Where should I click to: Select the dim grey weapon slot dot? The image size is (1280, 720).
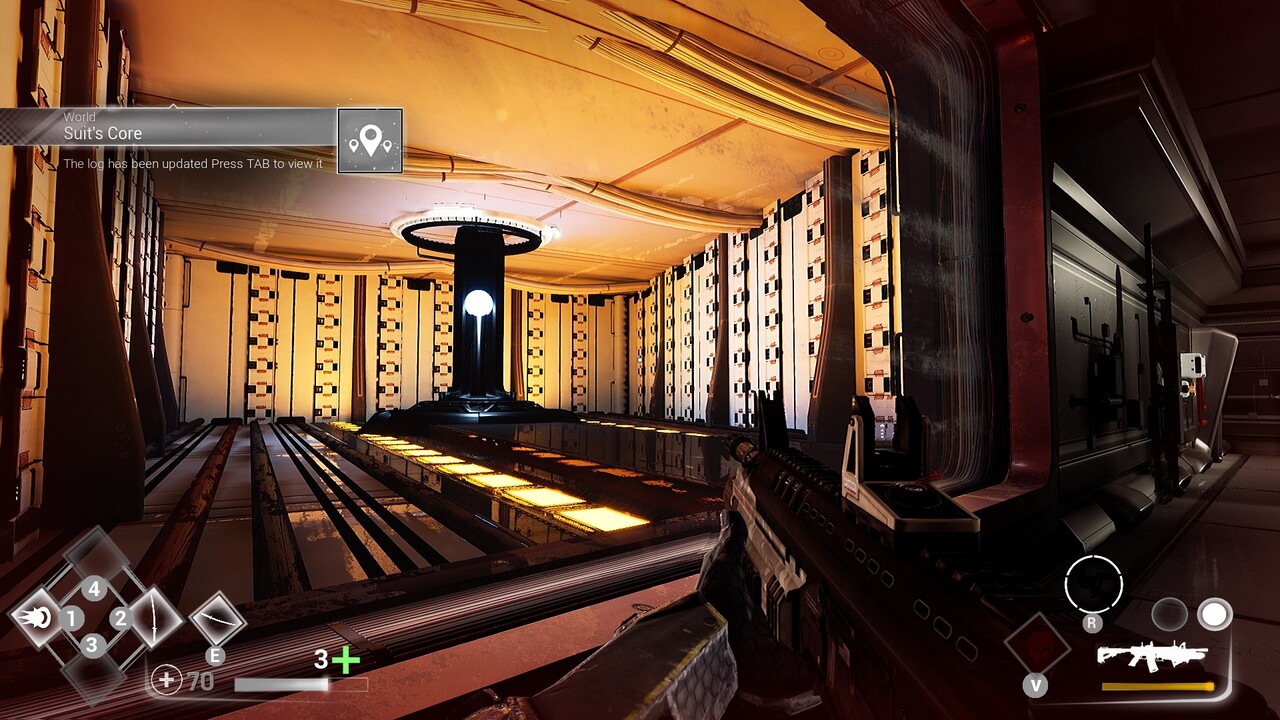pos(1168,614)
